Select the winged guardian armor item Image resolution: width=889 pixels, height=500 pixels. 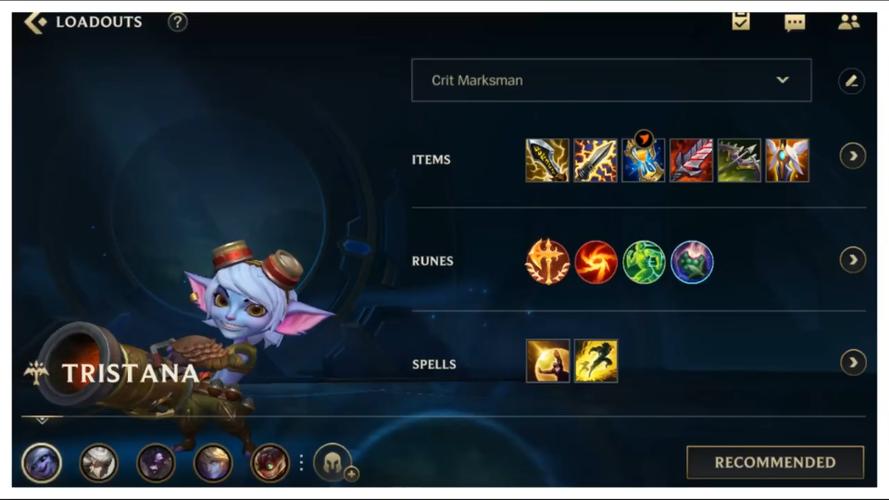coord(787,160)
